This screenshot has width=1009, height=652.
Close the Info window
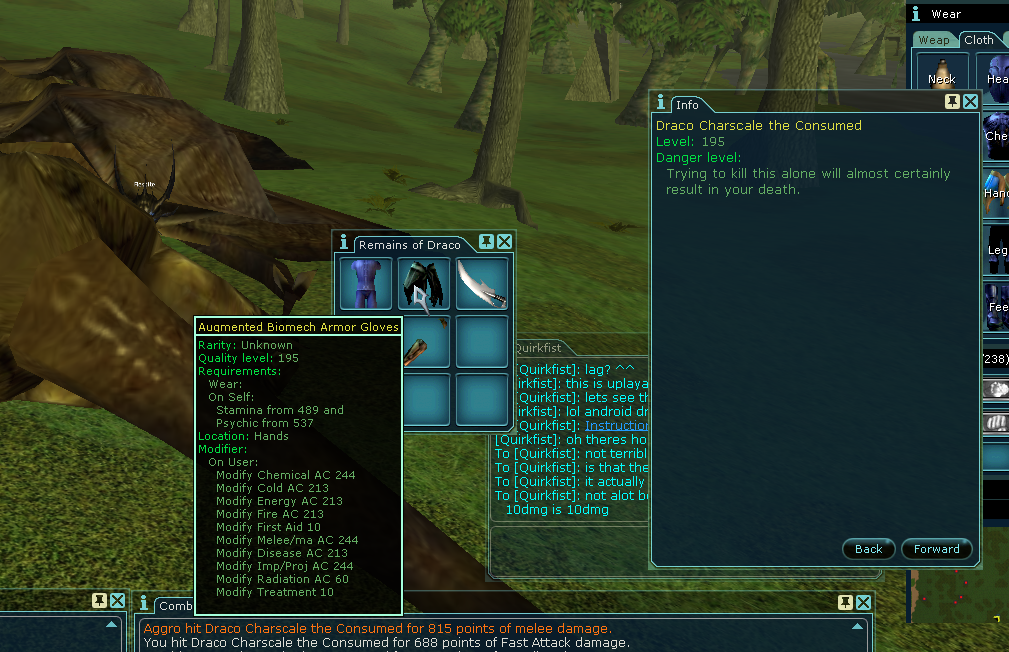pyautogui.click(x=971, y=102)
